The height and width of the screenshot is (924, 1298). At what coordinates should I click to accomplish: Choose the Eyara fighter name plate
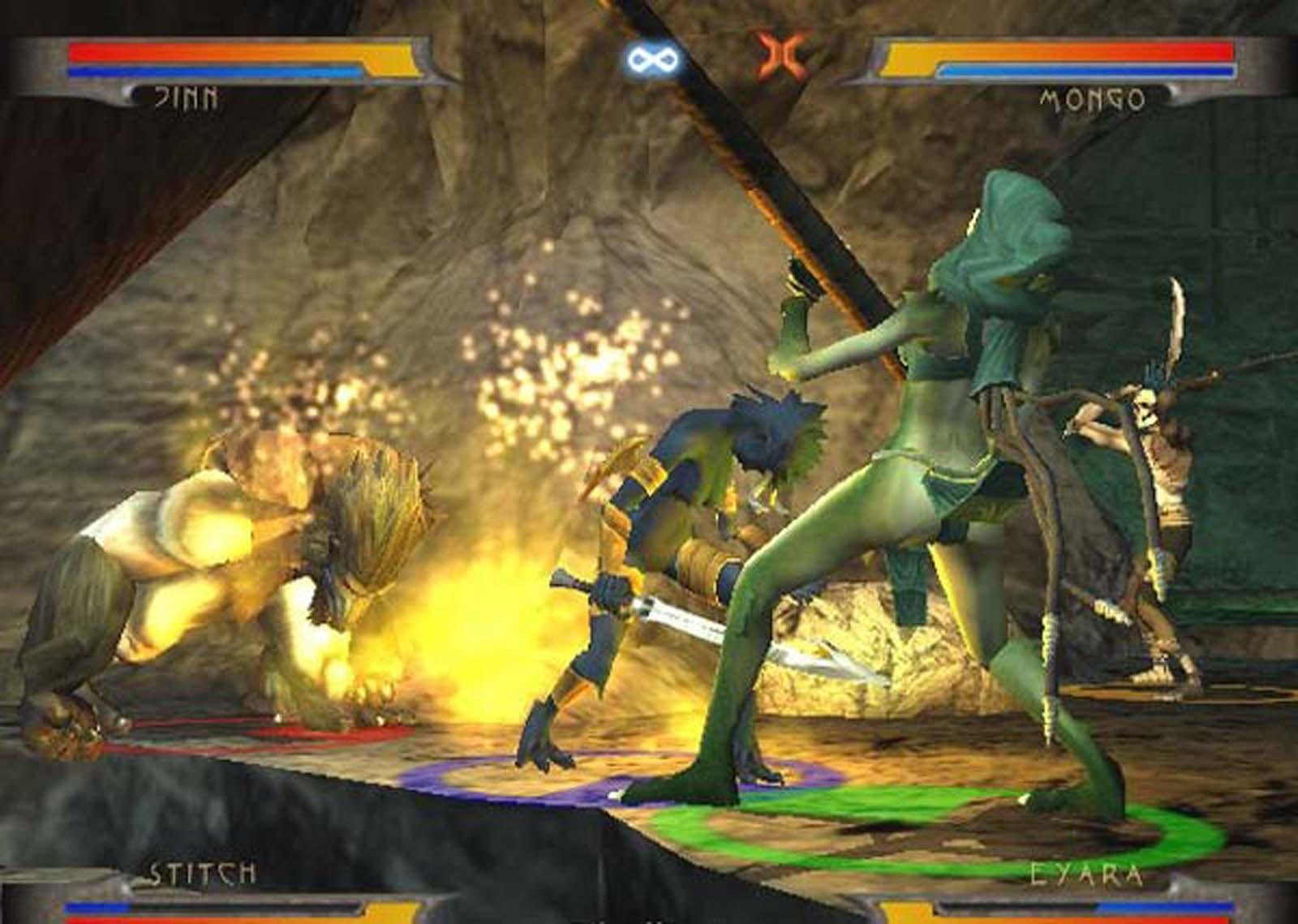1086,875
